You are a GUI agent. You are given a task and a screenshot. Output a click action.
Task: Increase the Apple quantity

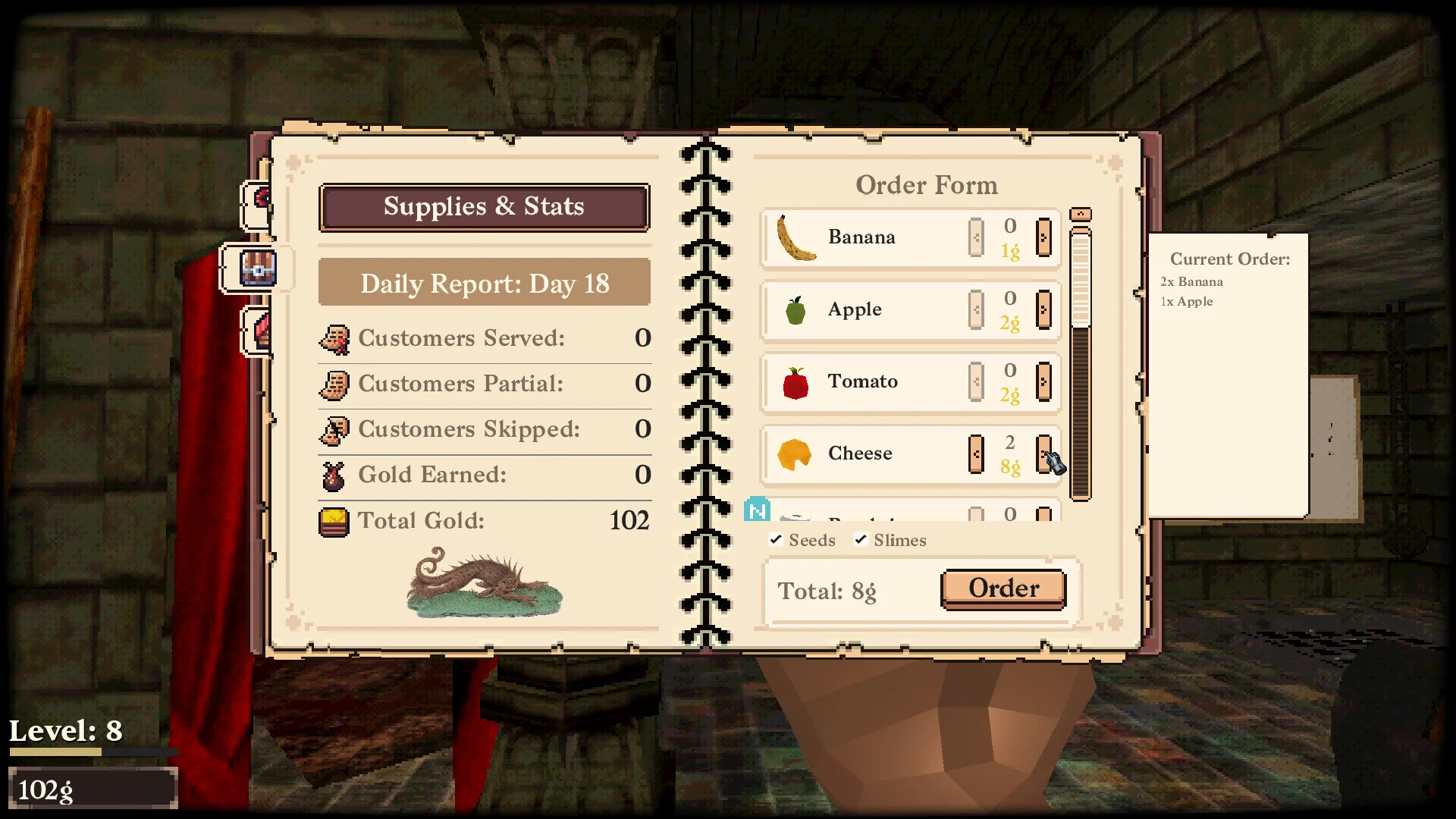point(1043,309)
